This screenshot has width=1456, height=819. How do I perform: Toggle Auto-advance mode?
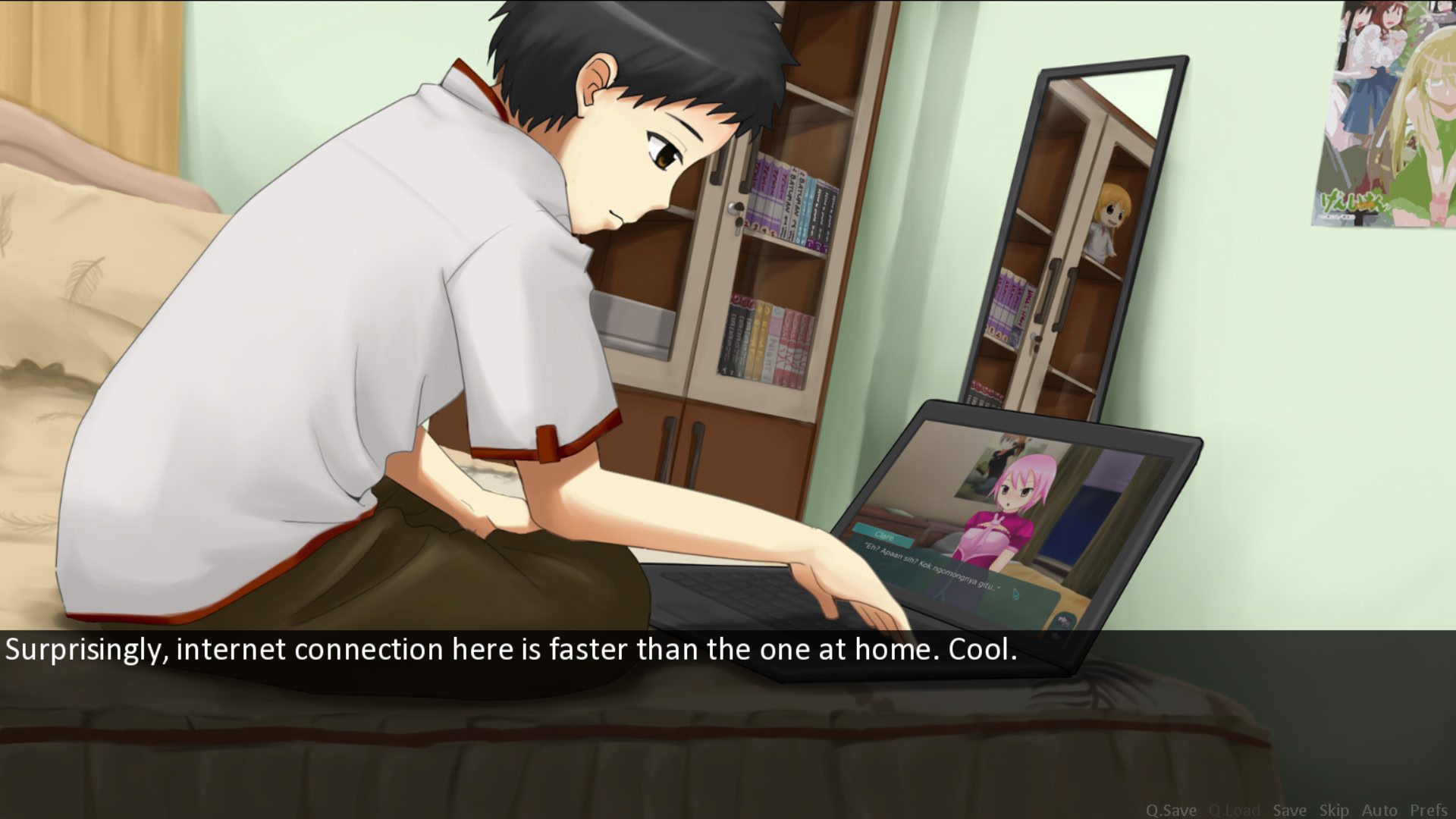coord(1379,810)
